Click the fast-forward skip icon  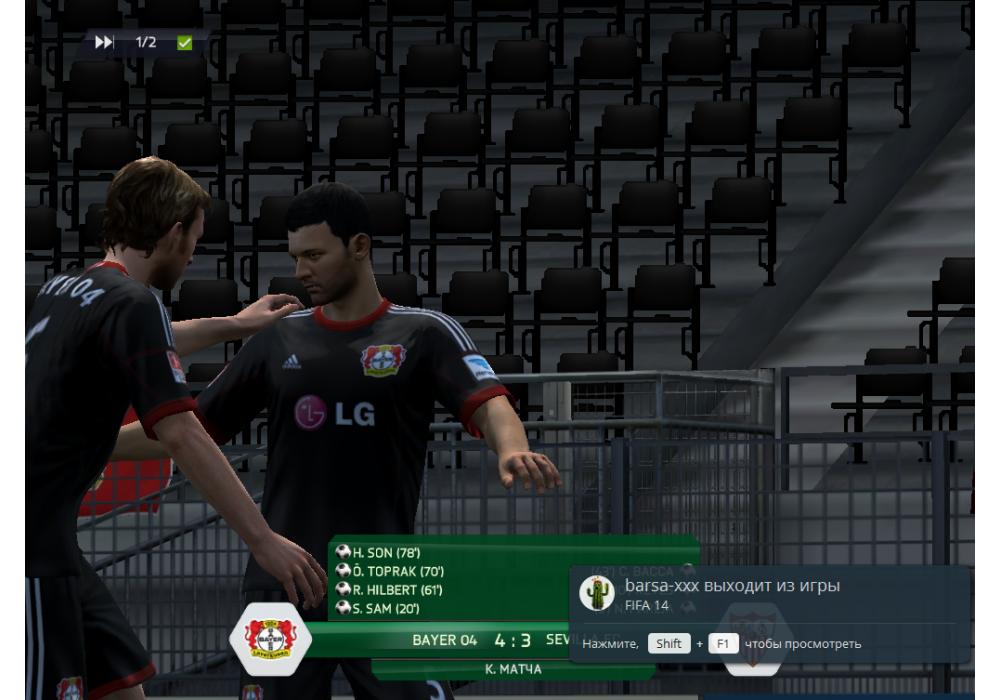pos(104,42)
